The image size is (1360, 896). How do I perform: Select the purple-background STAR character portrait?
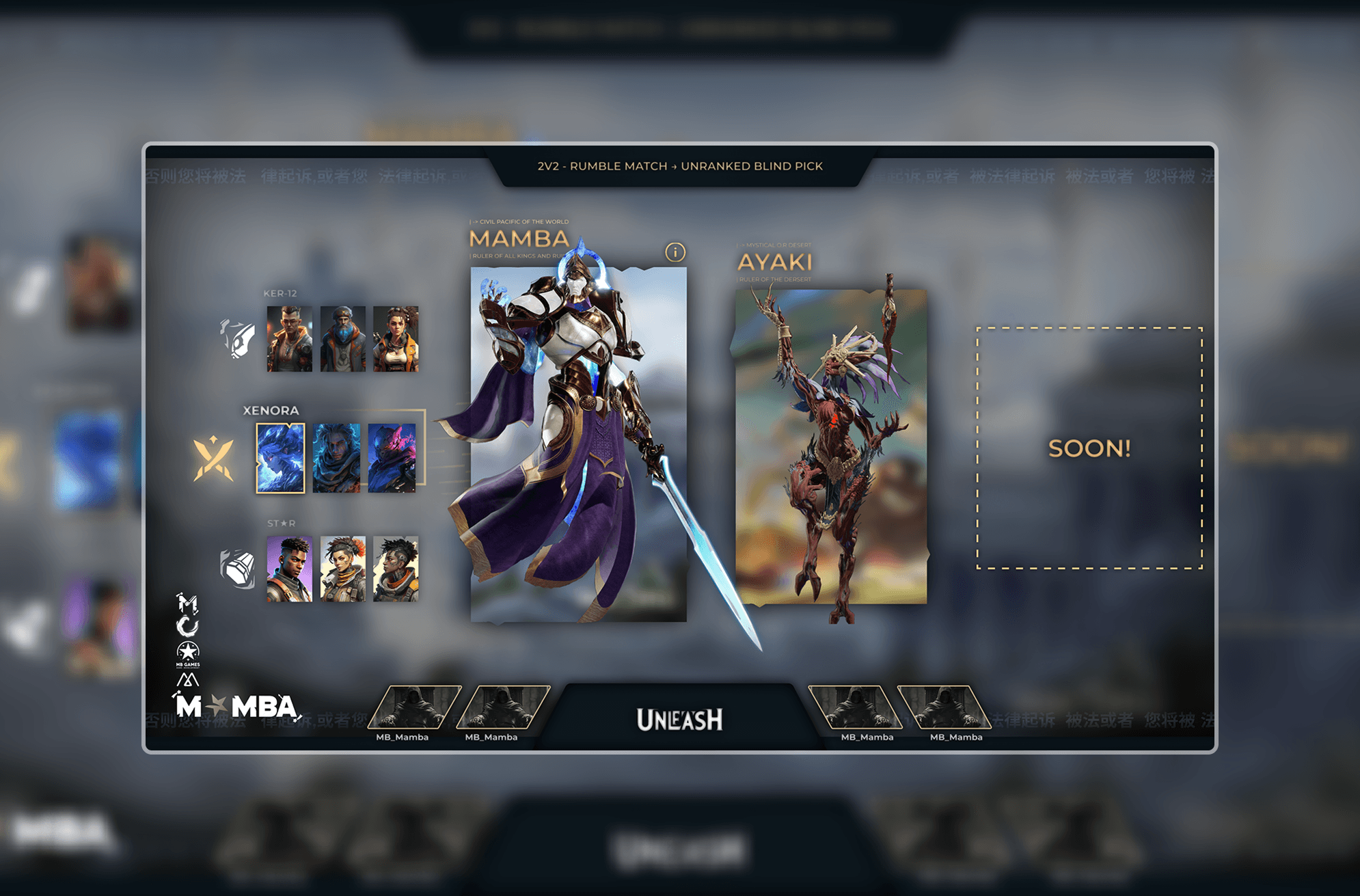[x=290, y=569]
